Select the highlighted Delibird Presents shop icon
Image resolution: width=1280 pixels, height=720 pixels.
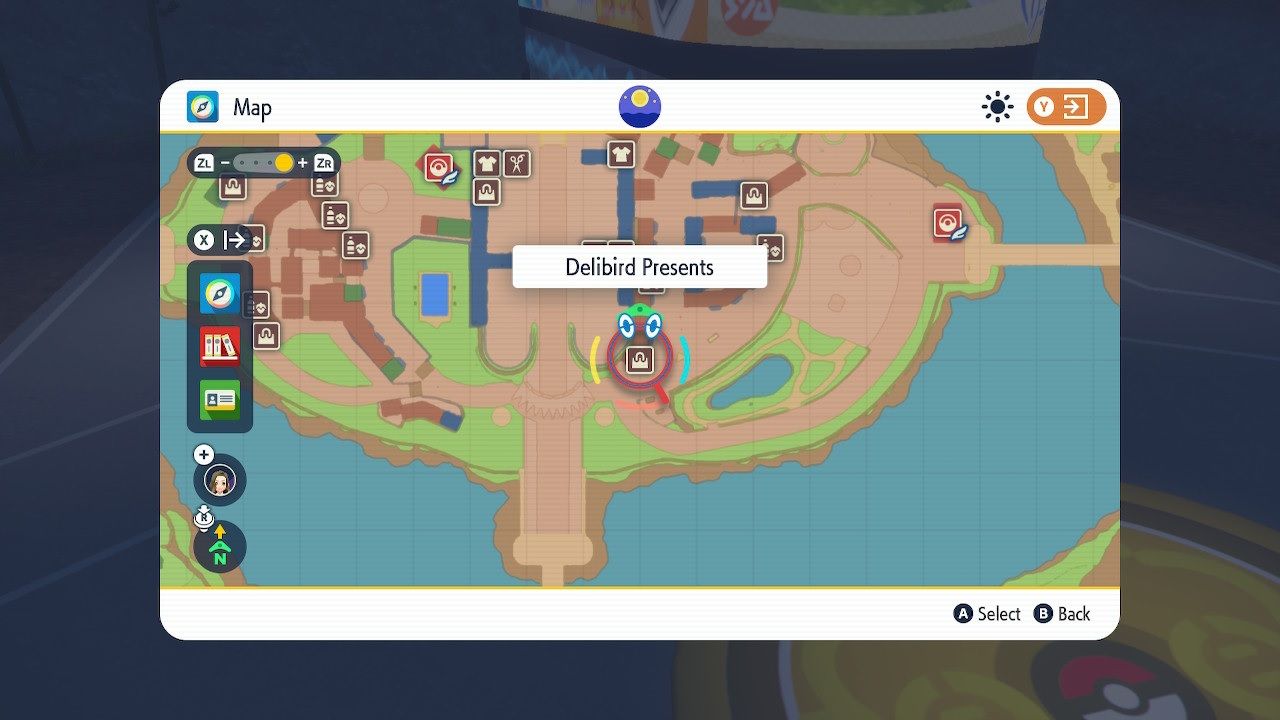pos(638,357)
